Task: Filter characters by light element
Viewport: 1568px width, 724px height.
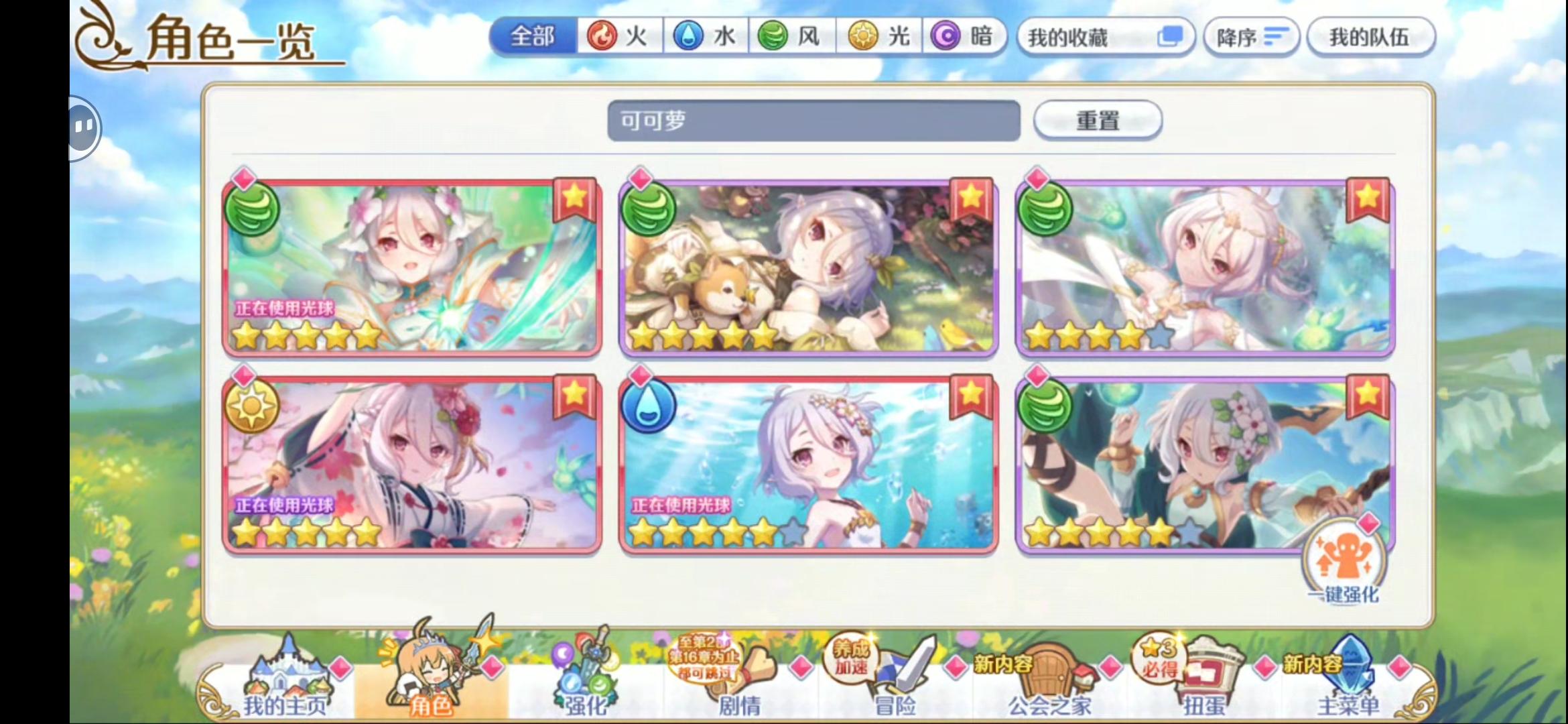Action: (x=876, y=37)
